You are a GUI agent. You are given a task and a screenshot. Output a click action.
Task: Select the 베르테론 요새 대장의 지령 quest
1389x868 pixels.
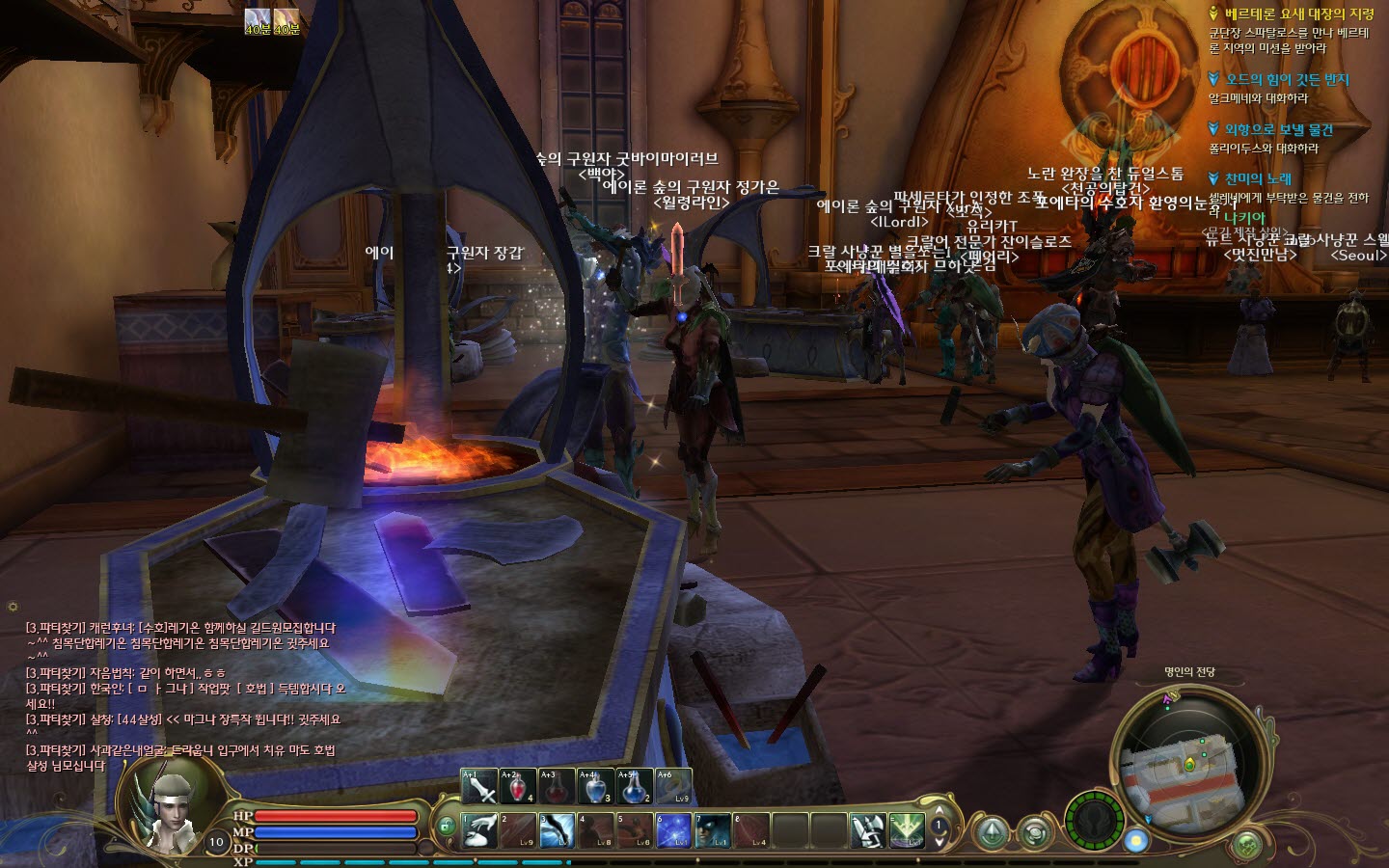click(1298, 14)
